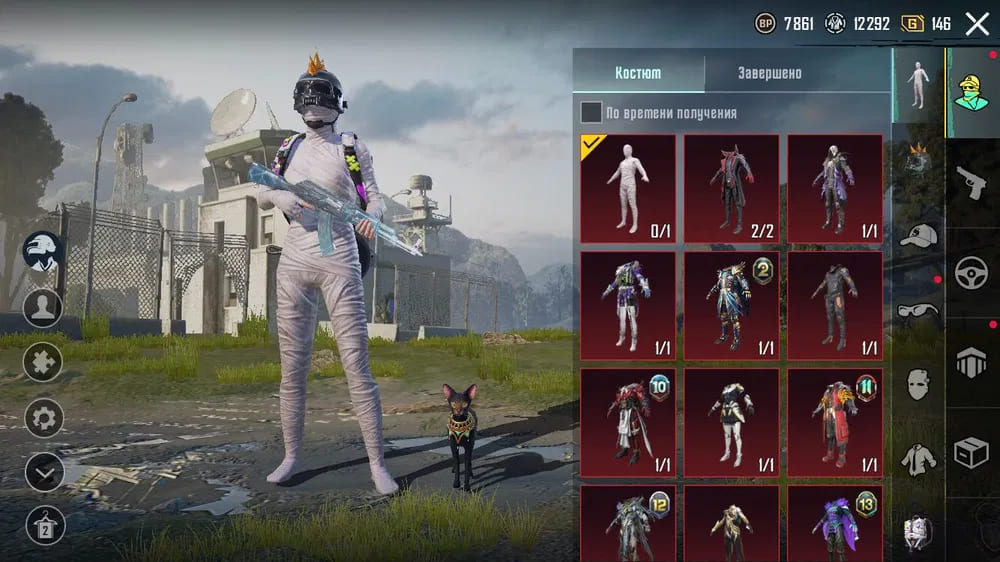The image size is (1000, 562).
Task: Select the costume with the level 11 badge
Action: pos(835,421)
